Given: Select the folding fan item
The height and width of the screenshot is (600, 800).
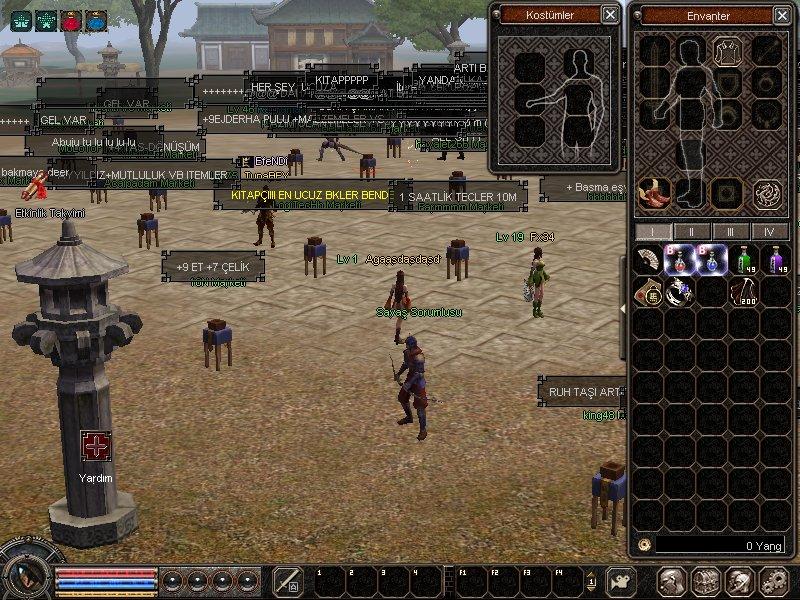Looking at the screenshot, I should click(649, 260).
